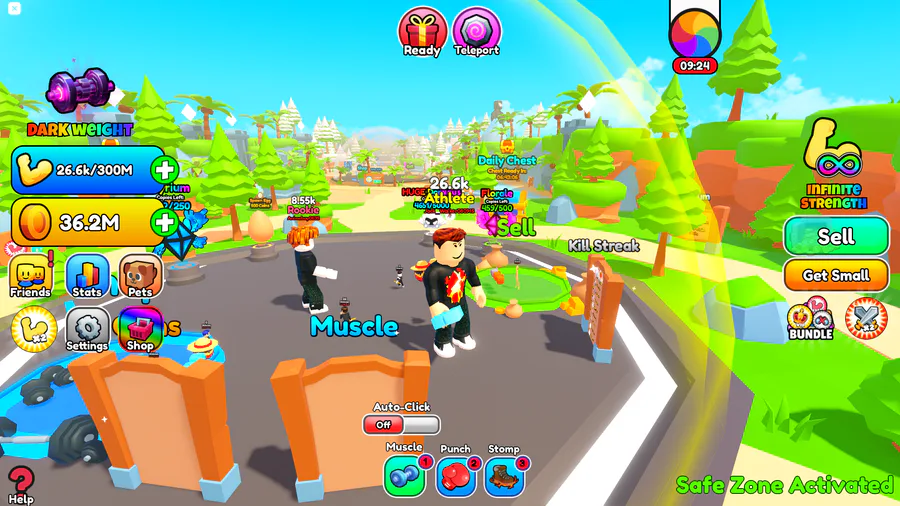Open the Friends panel
The width and height of the screenshot is (900, 506).
(x=31, y=276)
